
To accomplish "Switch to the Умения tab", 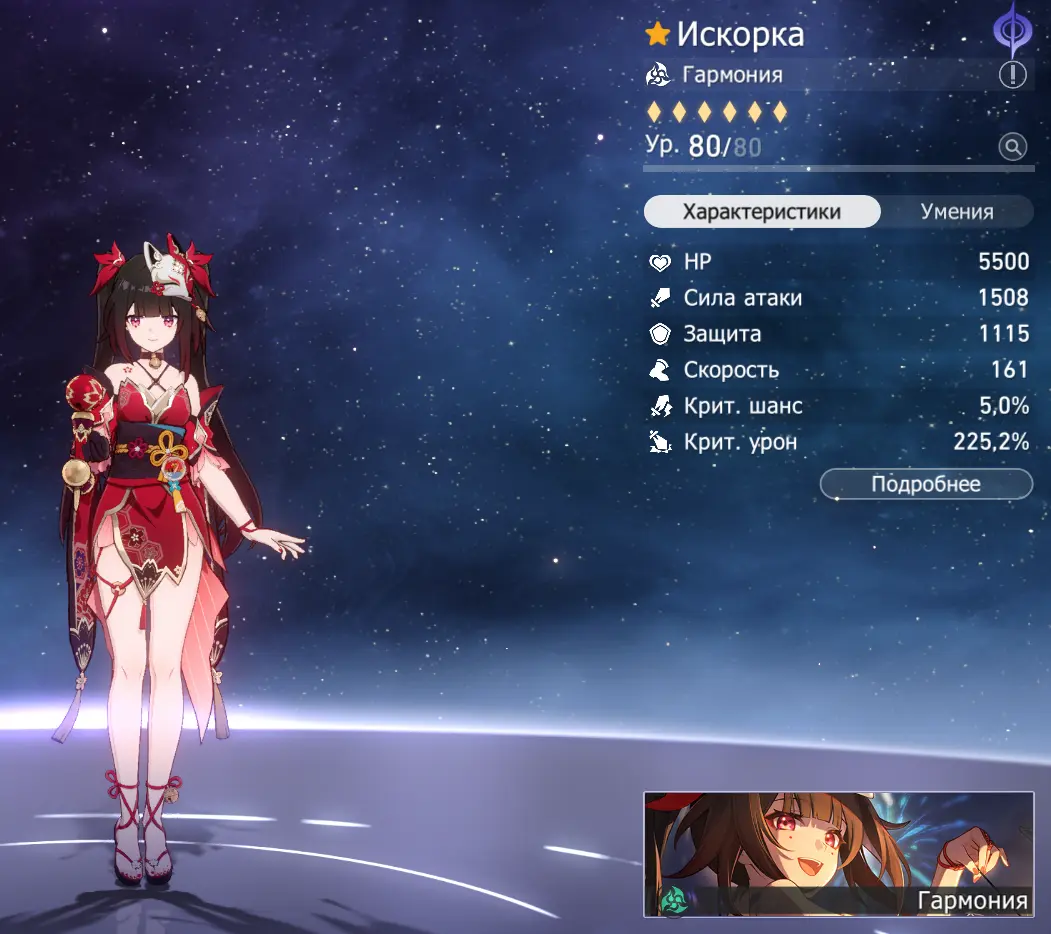I will (957, 212).
